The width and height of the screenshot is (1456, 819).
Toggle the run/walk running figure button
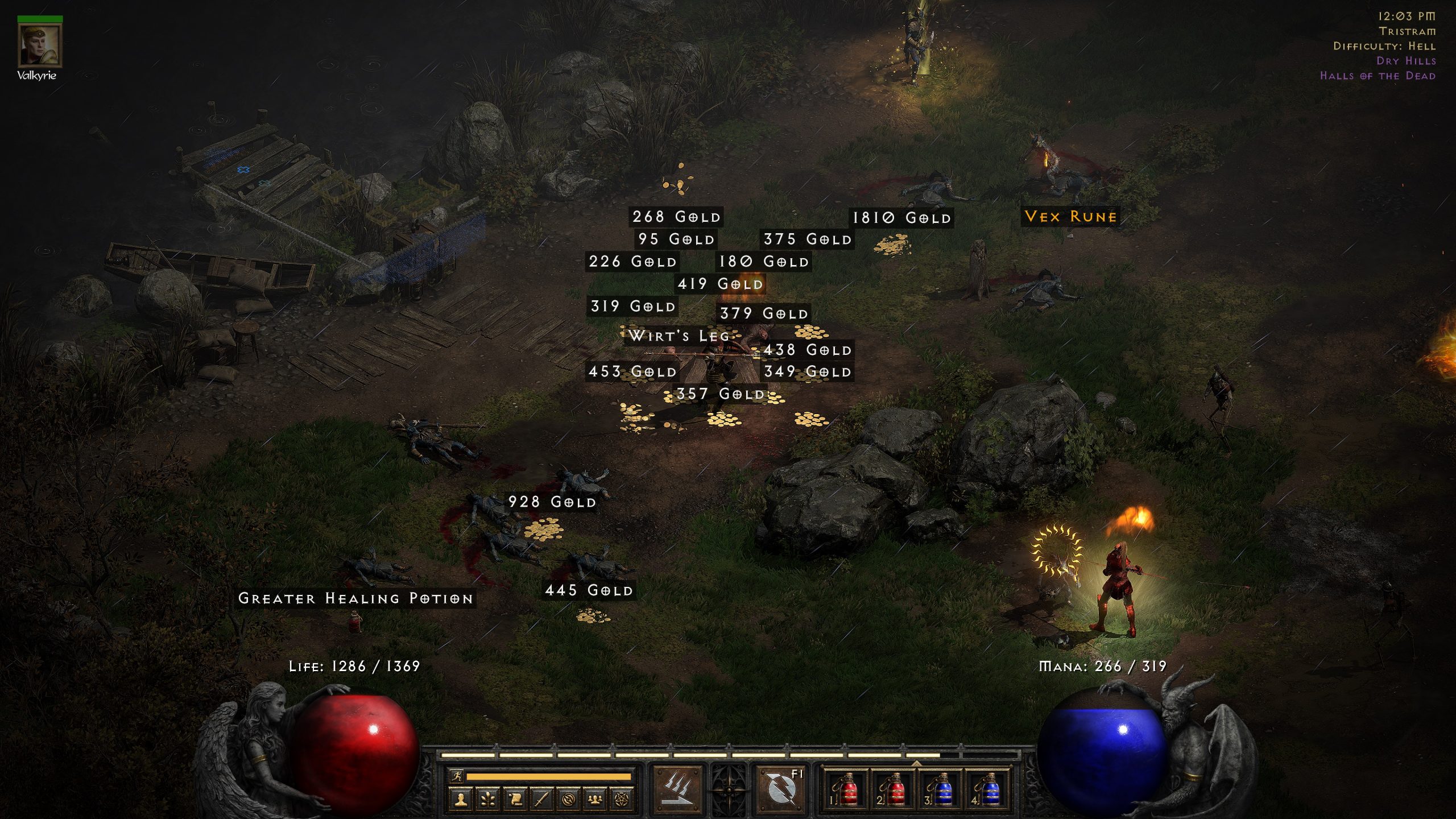pyautogui.click(x=456, y=776)
